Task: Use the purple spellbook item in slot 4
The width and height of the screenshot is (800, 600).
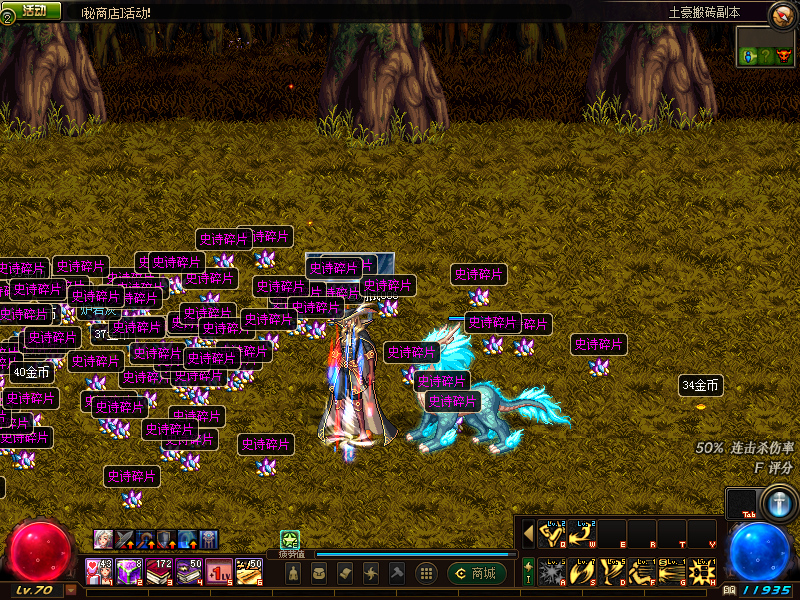Action: pos(189,571)
